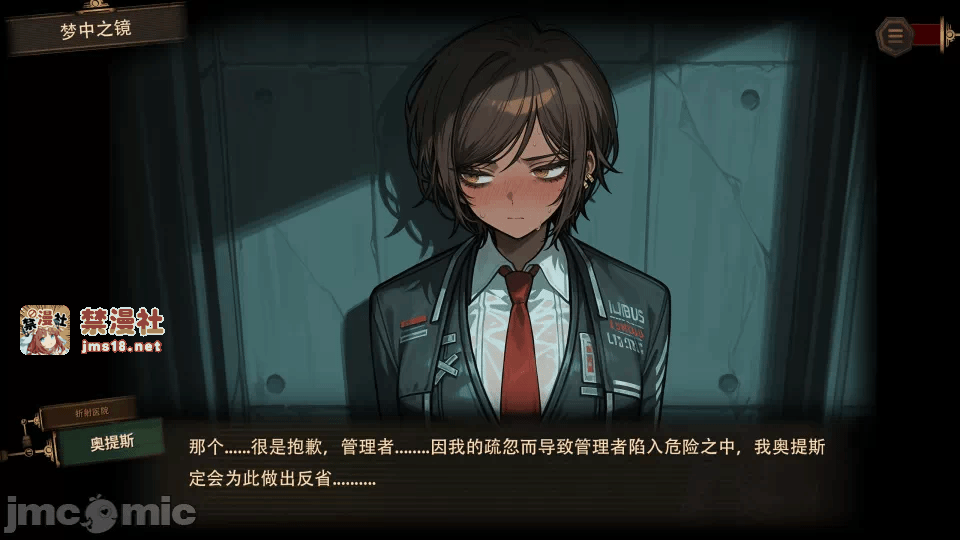
Task: Open the hamburger menu button
Action: coord(895,35)
